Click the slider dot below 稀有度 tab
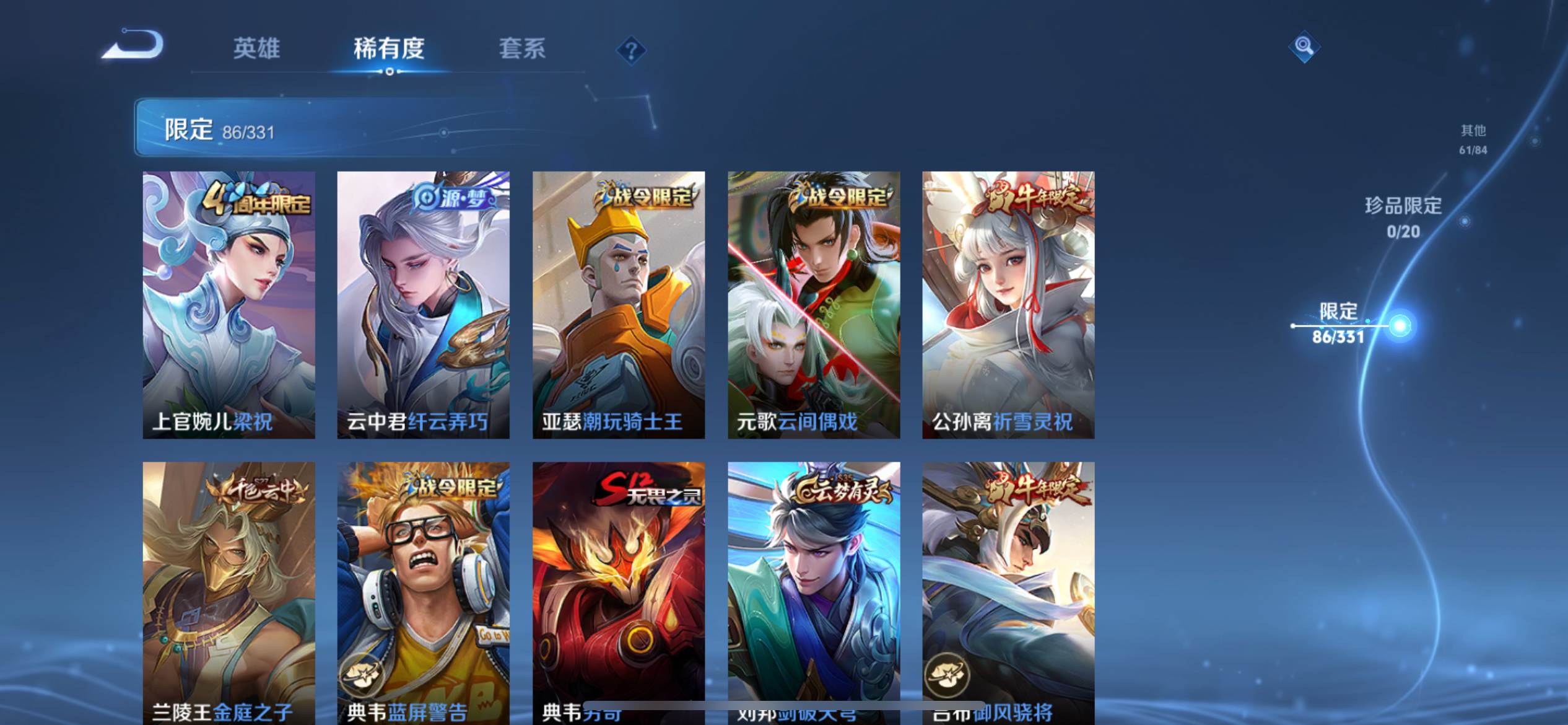1568x725 pixels. (390, 73)
